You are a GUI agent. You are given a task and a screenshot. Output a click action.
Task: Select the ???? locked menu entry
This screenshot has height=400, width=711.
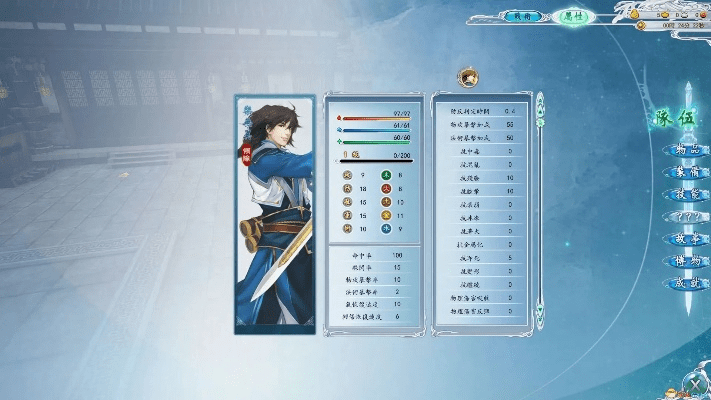point(685,217)
